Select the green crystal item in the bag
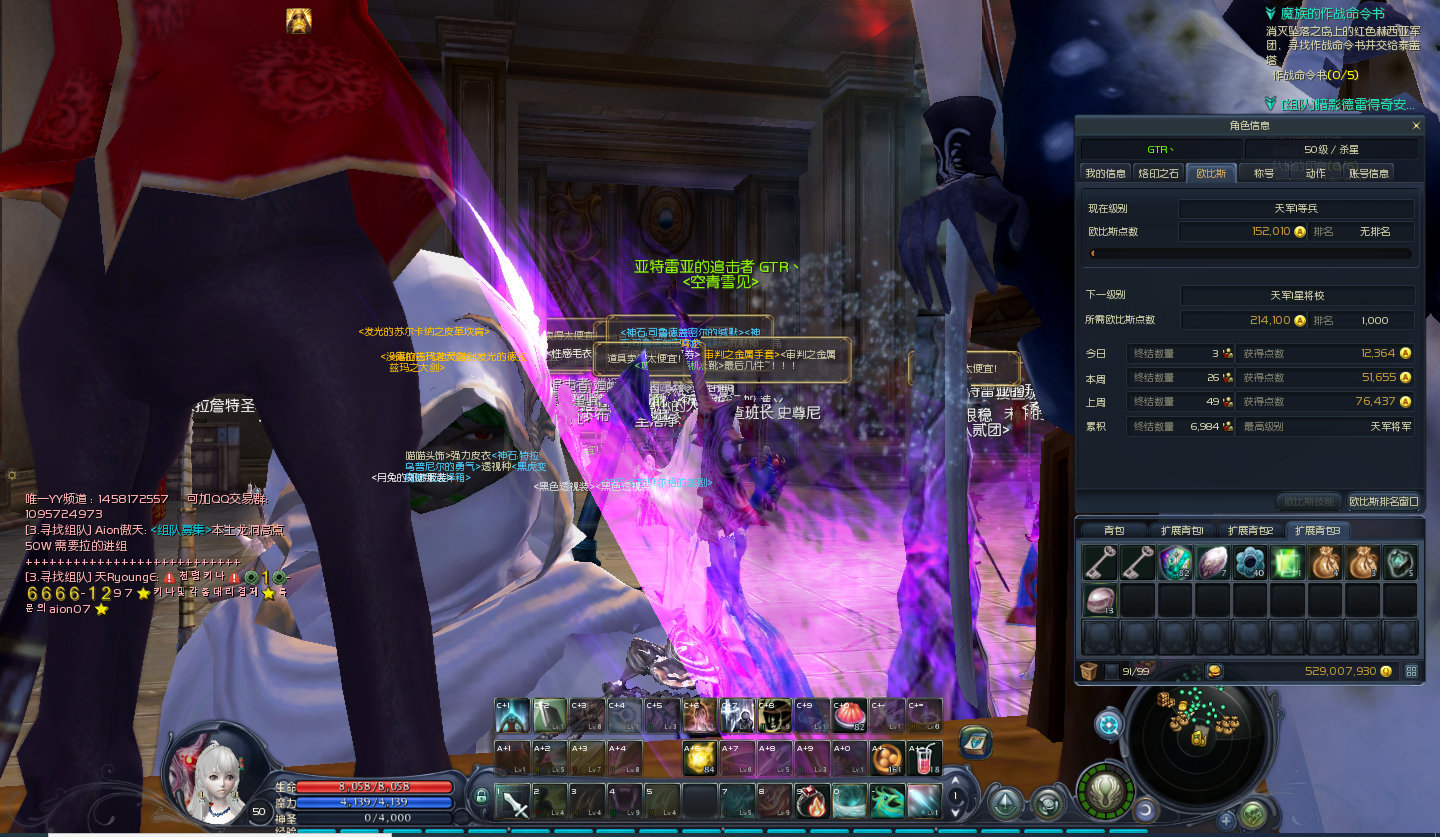The image size is (1440, 837). [1288, 563]
